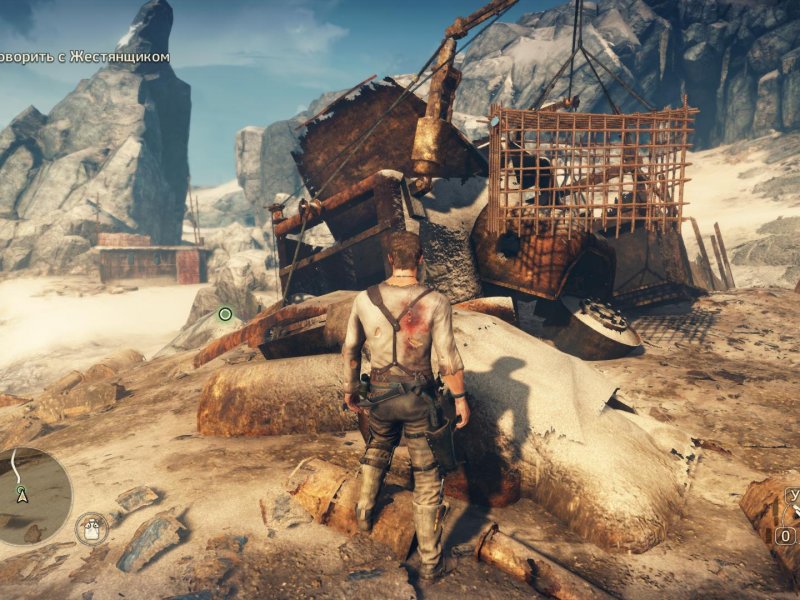
Task: Click the circular minimap
Action: click(x=30, y=495)
